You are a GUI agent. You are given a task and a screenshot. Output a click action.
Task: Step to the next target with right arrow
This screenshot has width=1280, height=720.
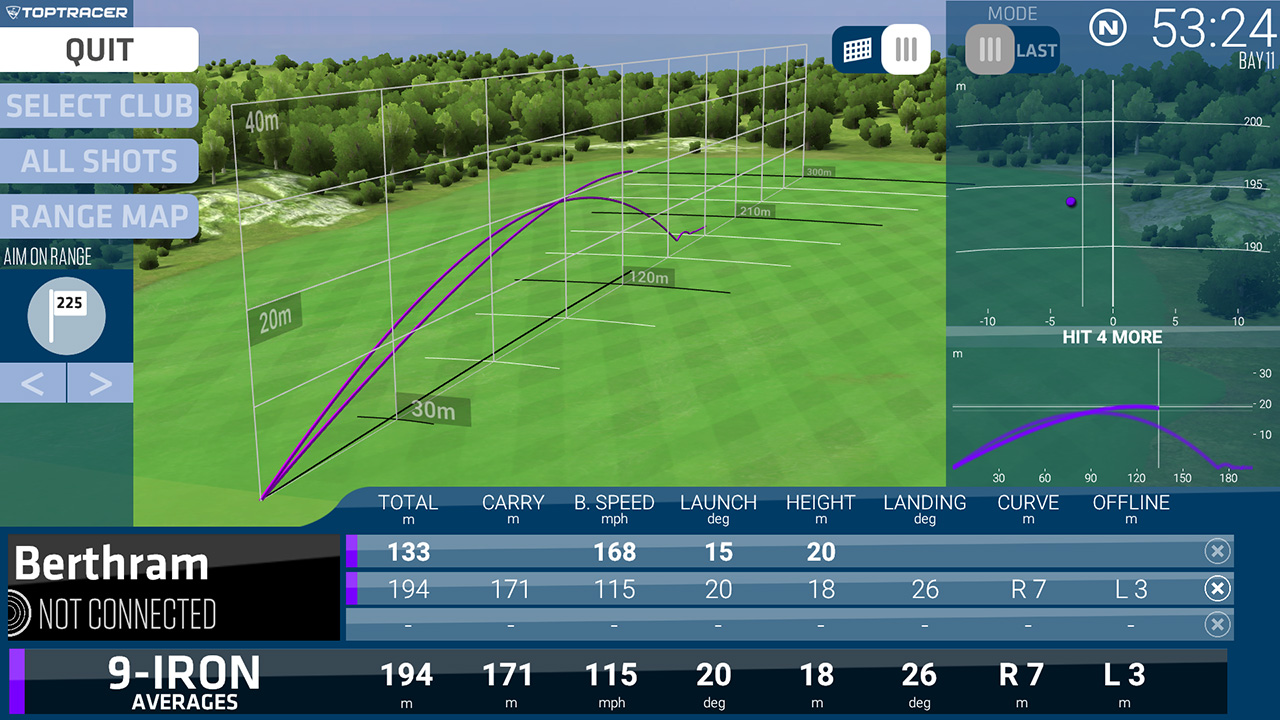tap(100, 383)
